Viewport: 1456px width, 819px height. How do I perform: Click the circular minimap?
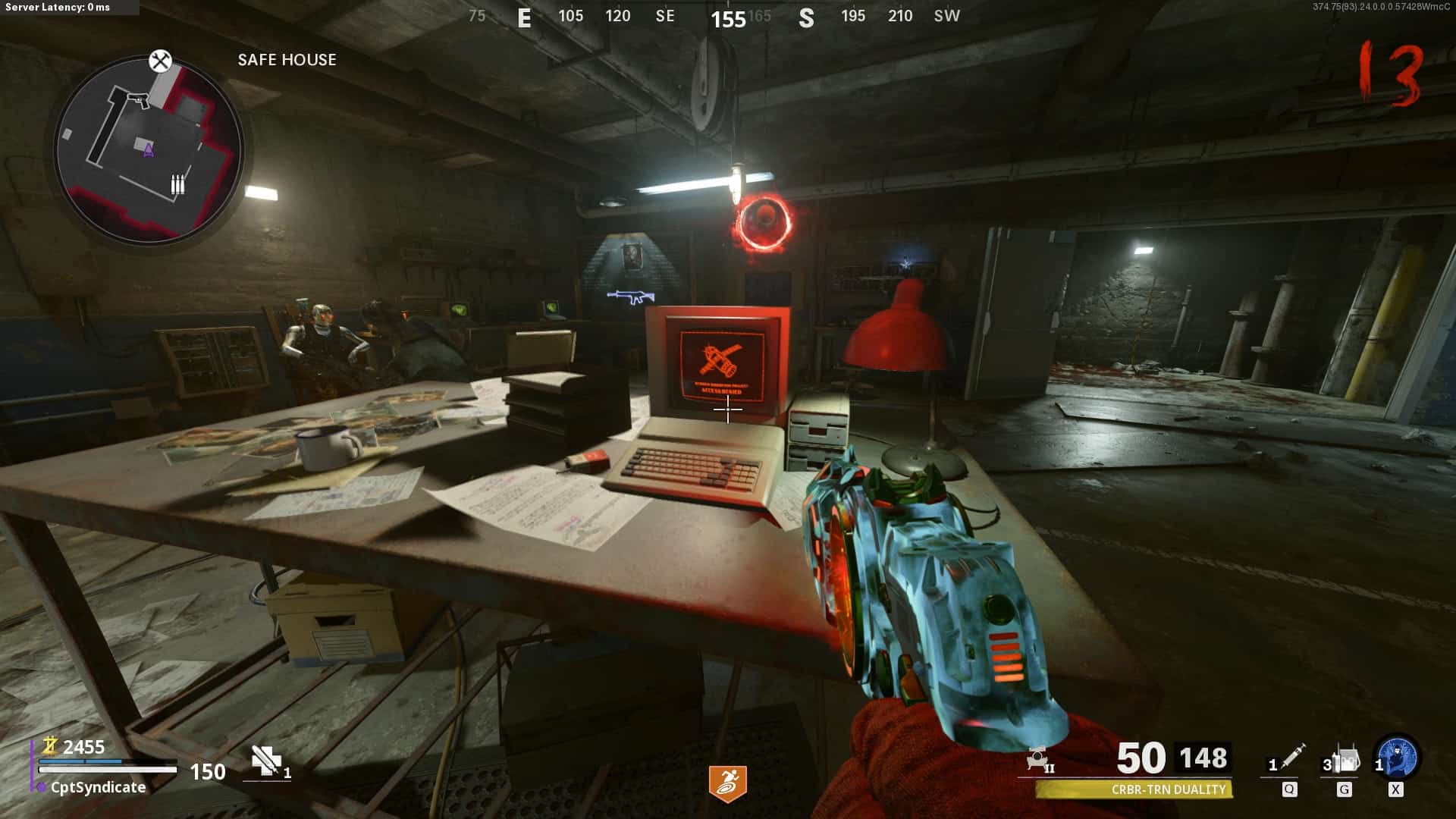149,151
